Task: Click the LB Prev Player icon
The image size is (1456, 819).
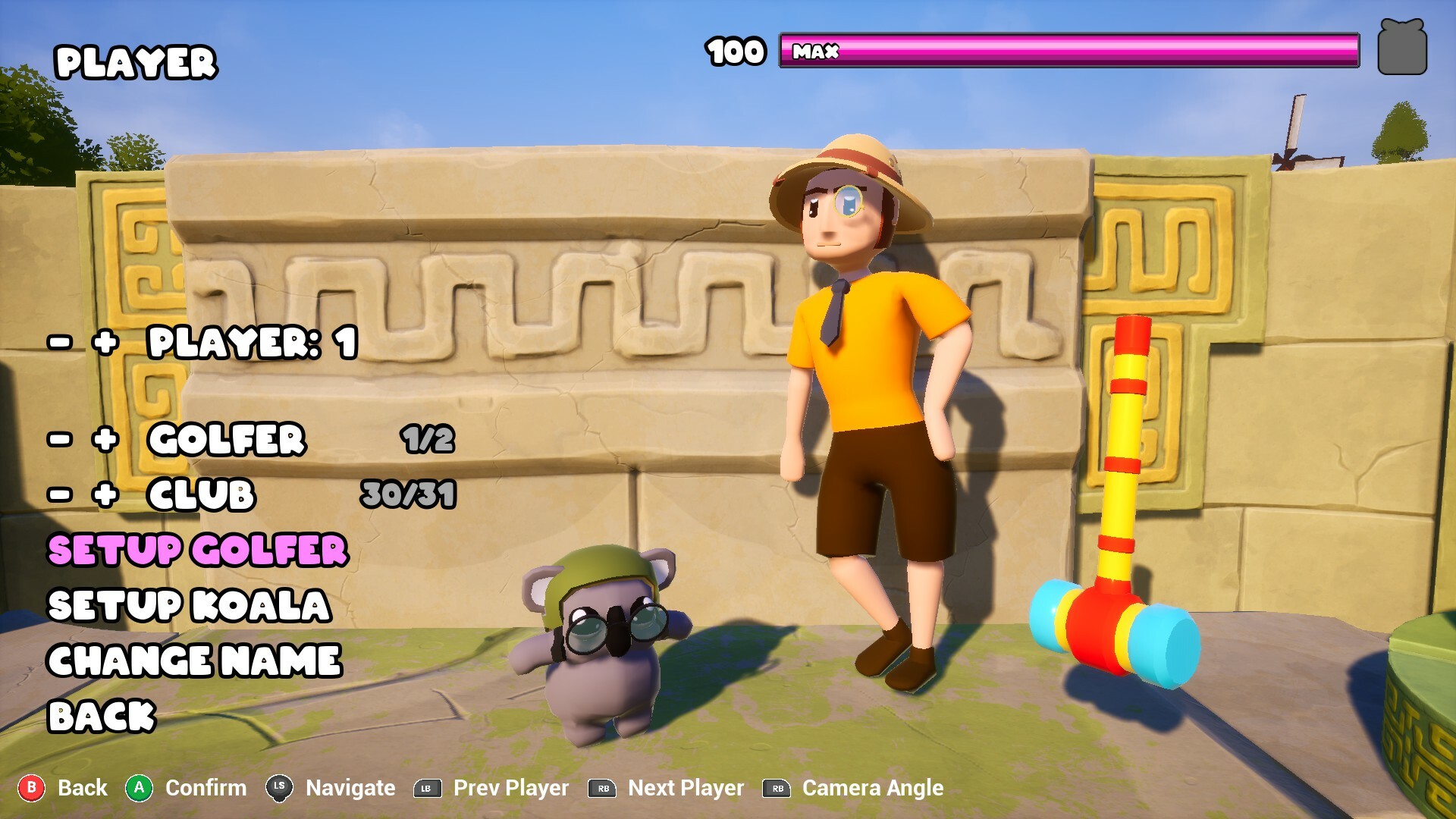Action: click(427, 788)
